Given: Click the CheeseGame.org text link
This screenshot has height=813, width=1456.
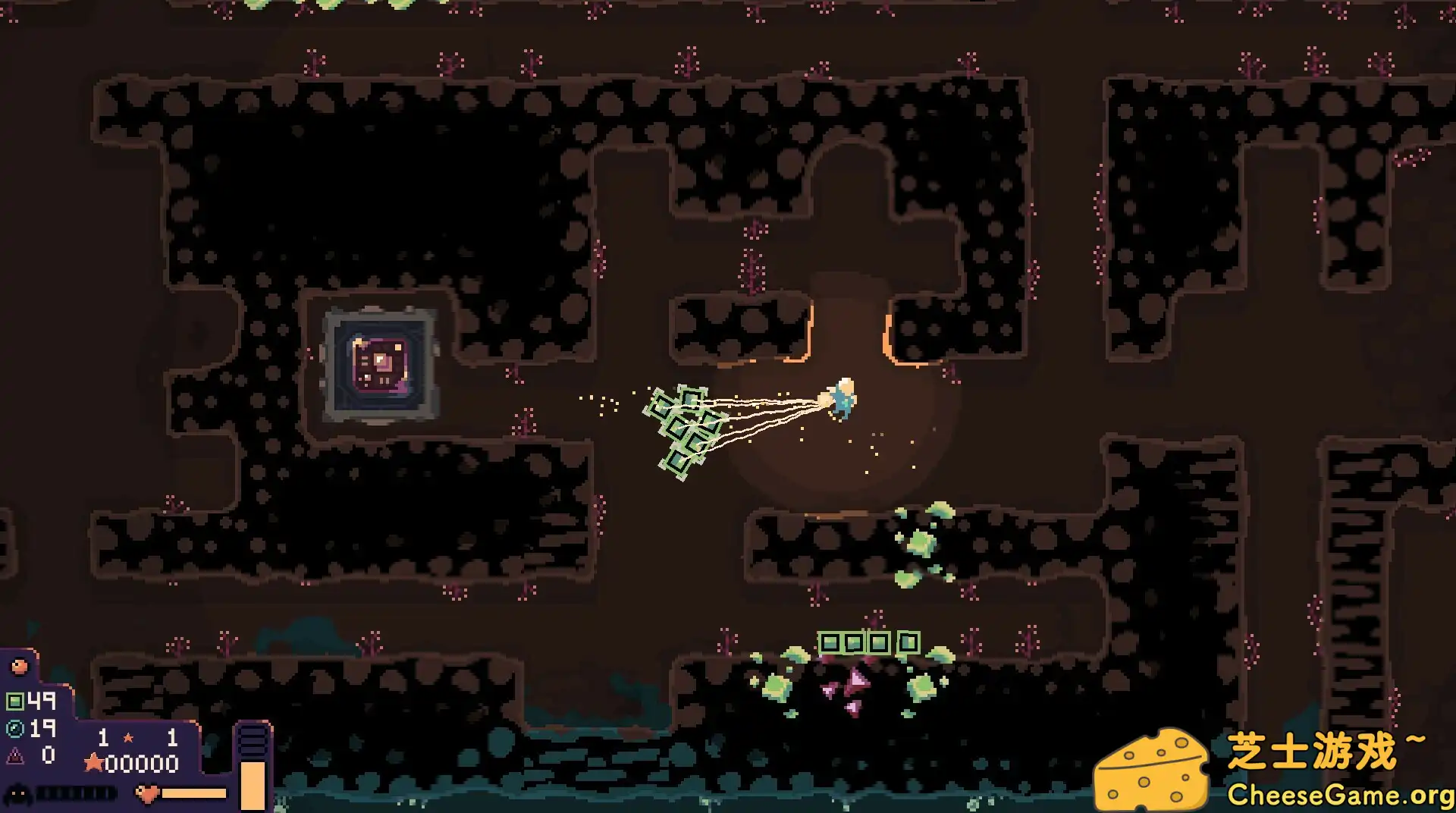Looking at the screenshot, I should 1338,795.
